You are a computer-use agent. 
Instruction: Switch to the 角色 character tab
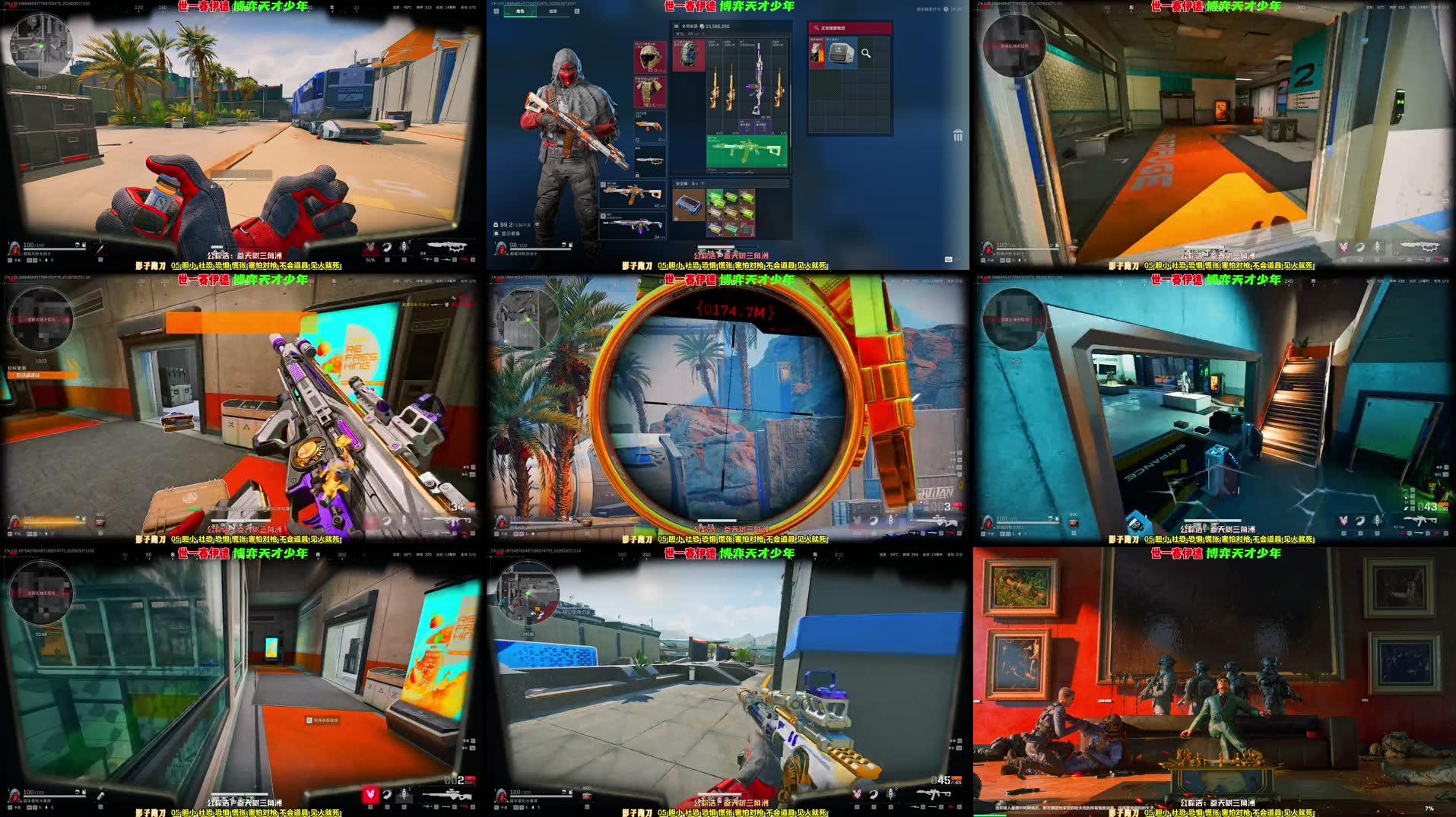pos(520,11)
